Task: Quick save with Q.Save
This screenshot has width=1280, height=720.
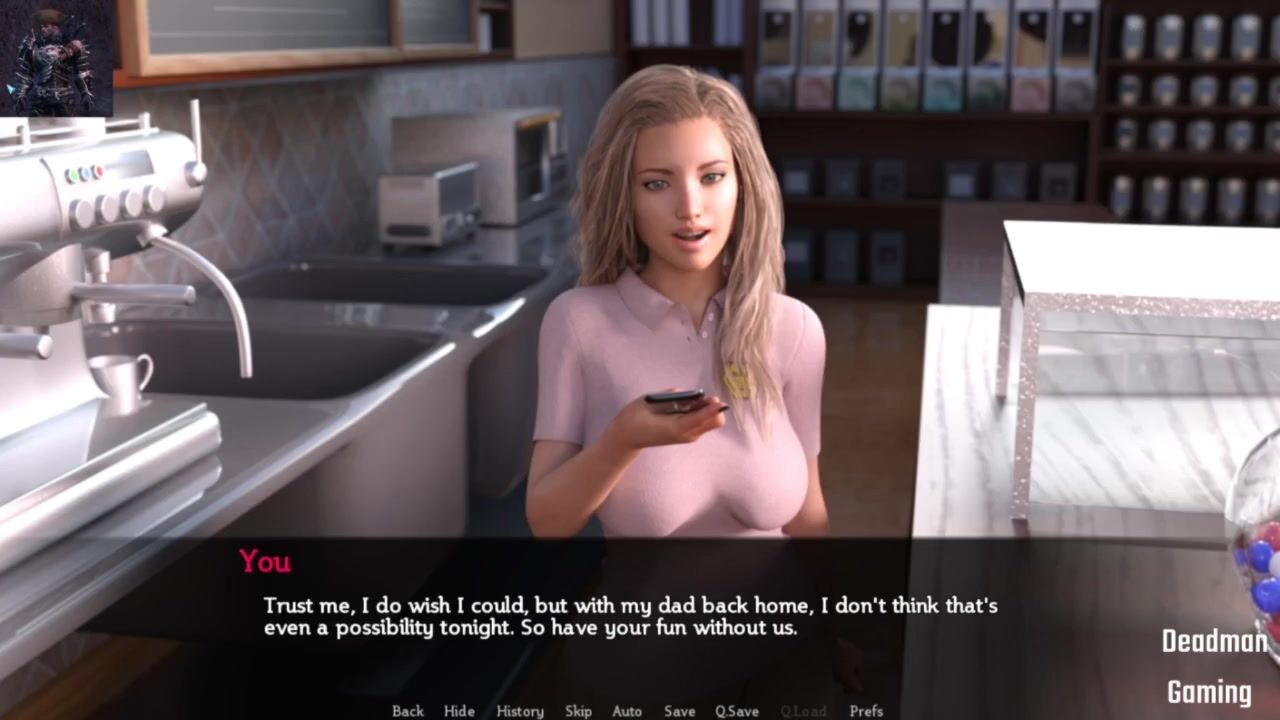Action: coord(737,711)
